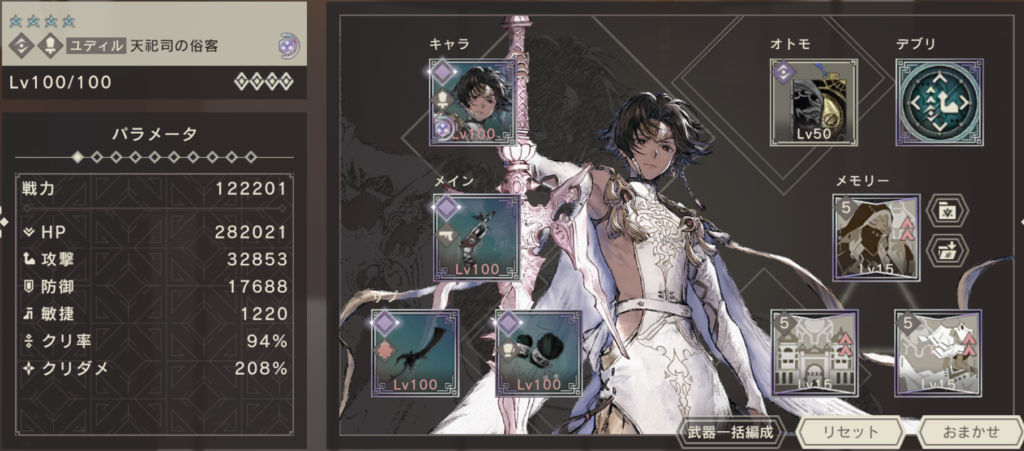Screen dimensions: 1024x451
Task: Open the memory folder preset icon
Action: pyautogui.click(x=946, y=211)
